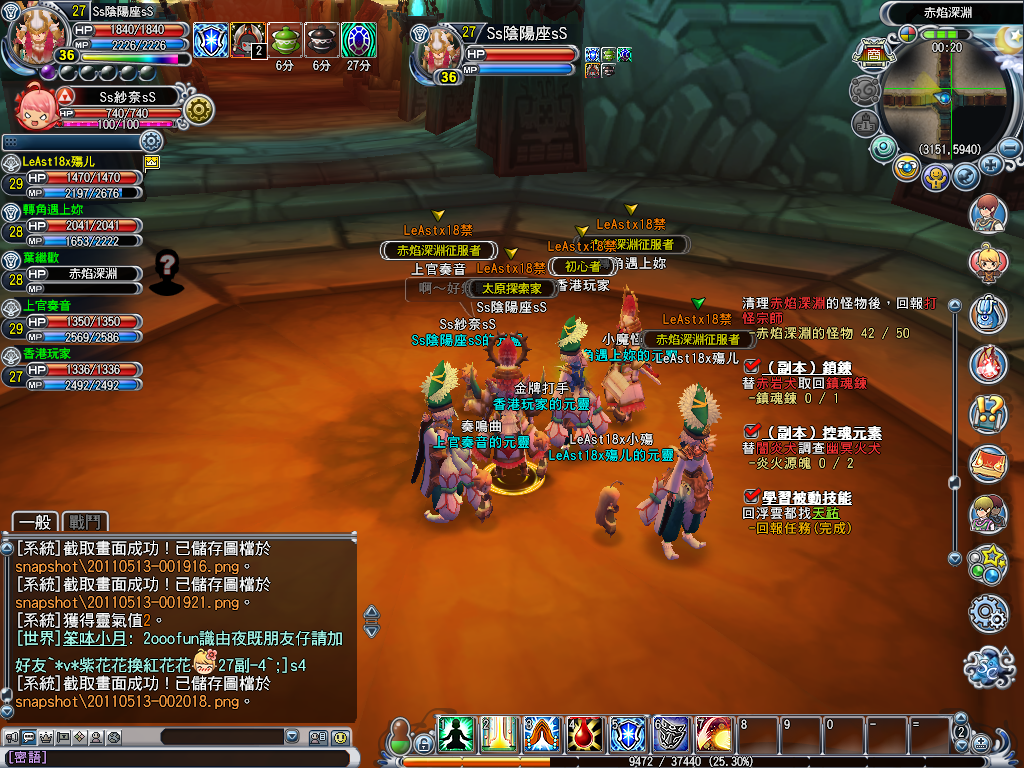Screen dimensions: 1024x768
Task: Activate the meditation skill in hotbar slot 1
Action: (x=455, y=733)
